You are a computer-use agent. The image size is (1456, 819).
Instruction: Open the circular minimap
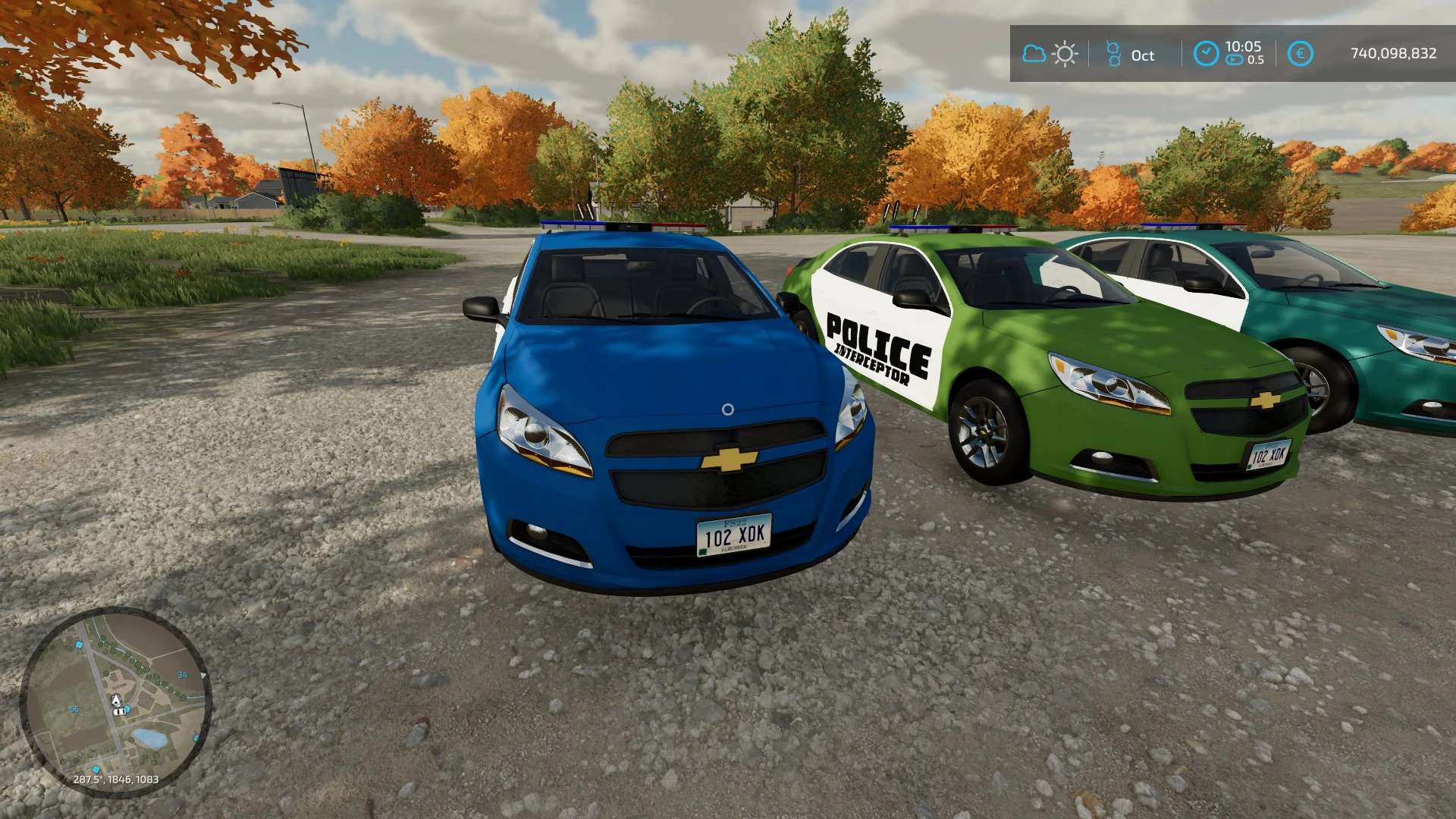[x=115, y=701]
